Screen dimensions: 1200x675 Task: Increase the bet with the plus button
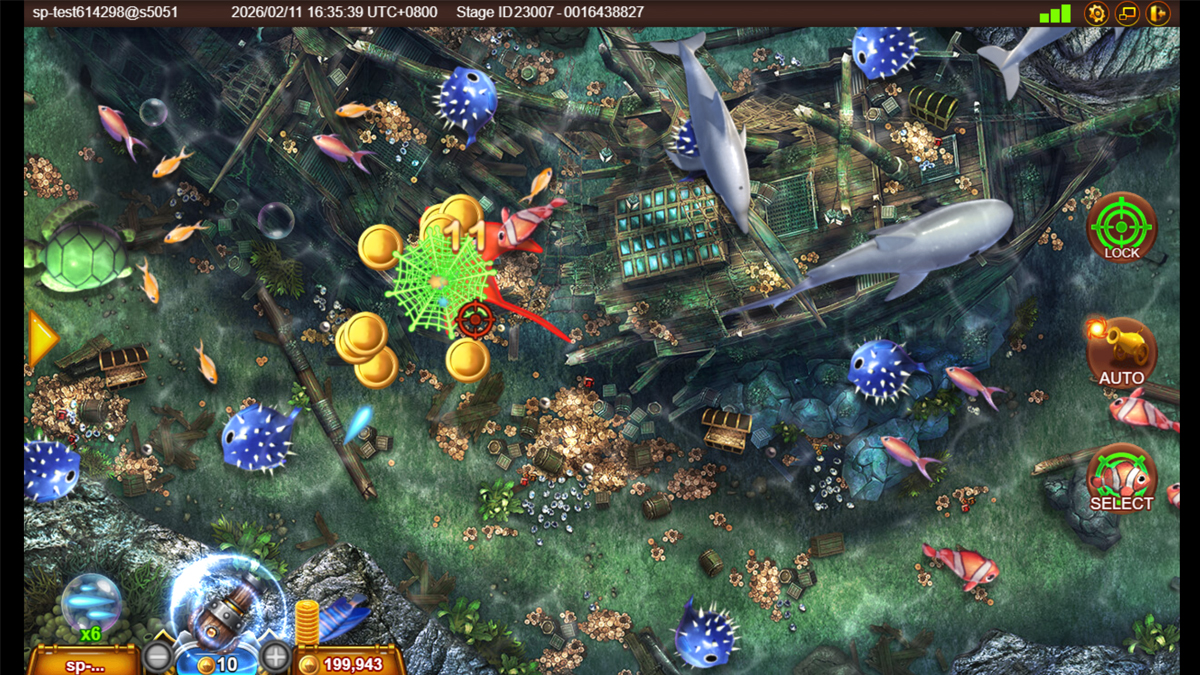pos(275,658)
